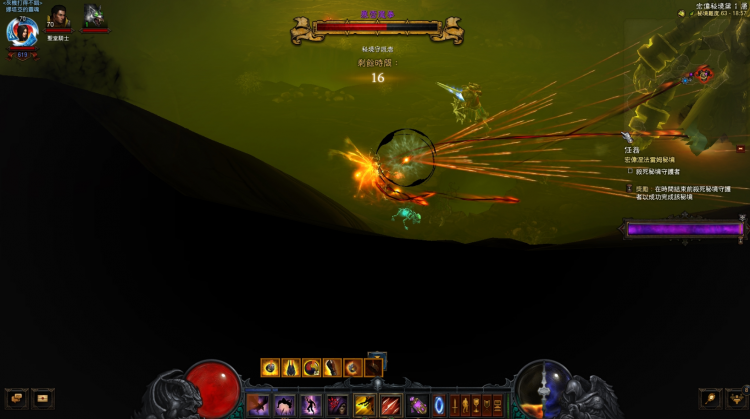750x419 pixels.
Task: Click the bottom-right corner menu button
Action: (x=735, y=398)
